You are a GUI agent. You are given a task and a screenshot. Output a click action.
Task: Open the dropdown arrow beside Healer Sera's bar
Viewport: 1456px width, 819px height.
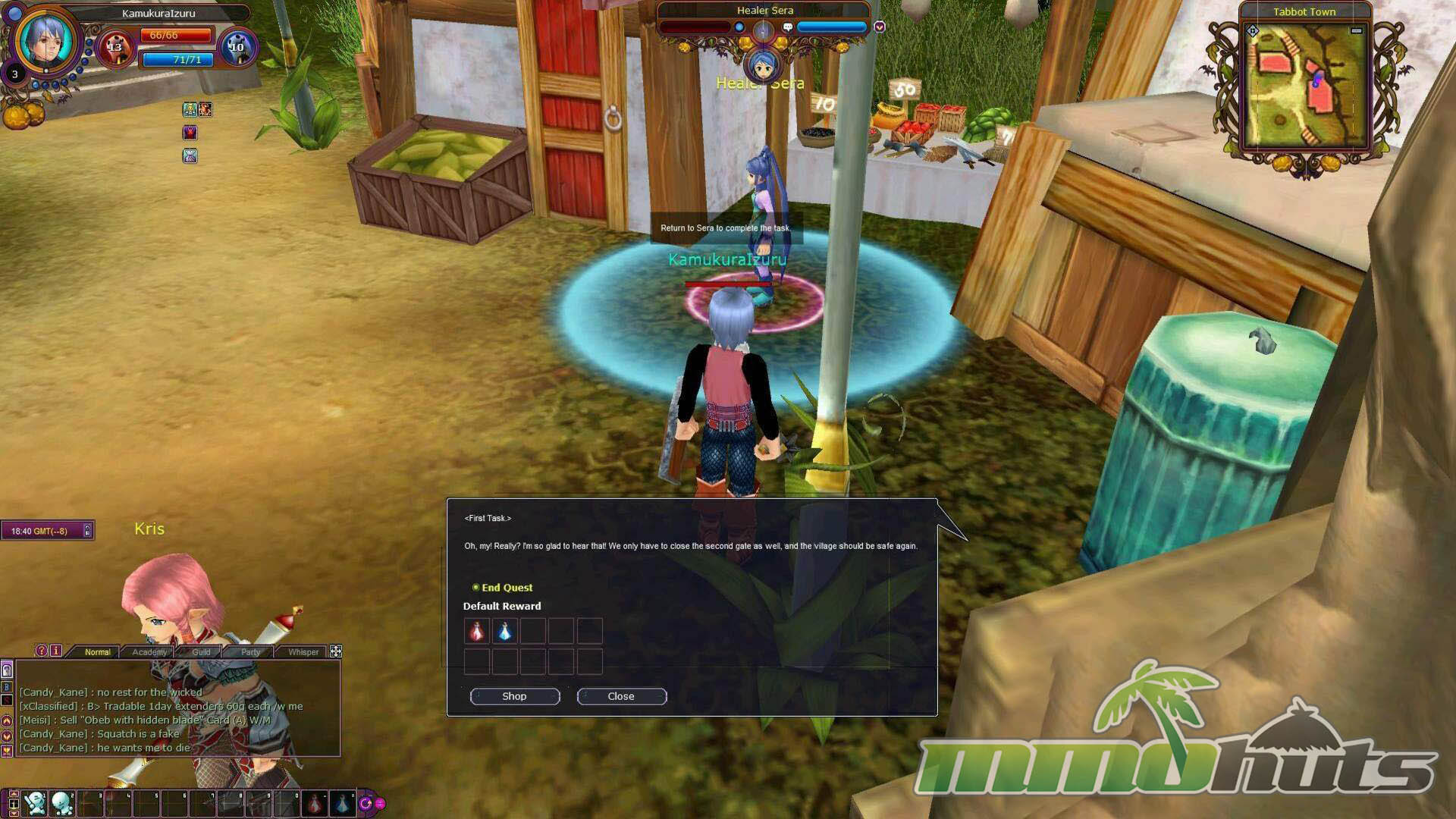880,27
